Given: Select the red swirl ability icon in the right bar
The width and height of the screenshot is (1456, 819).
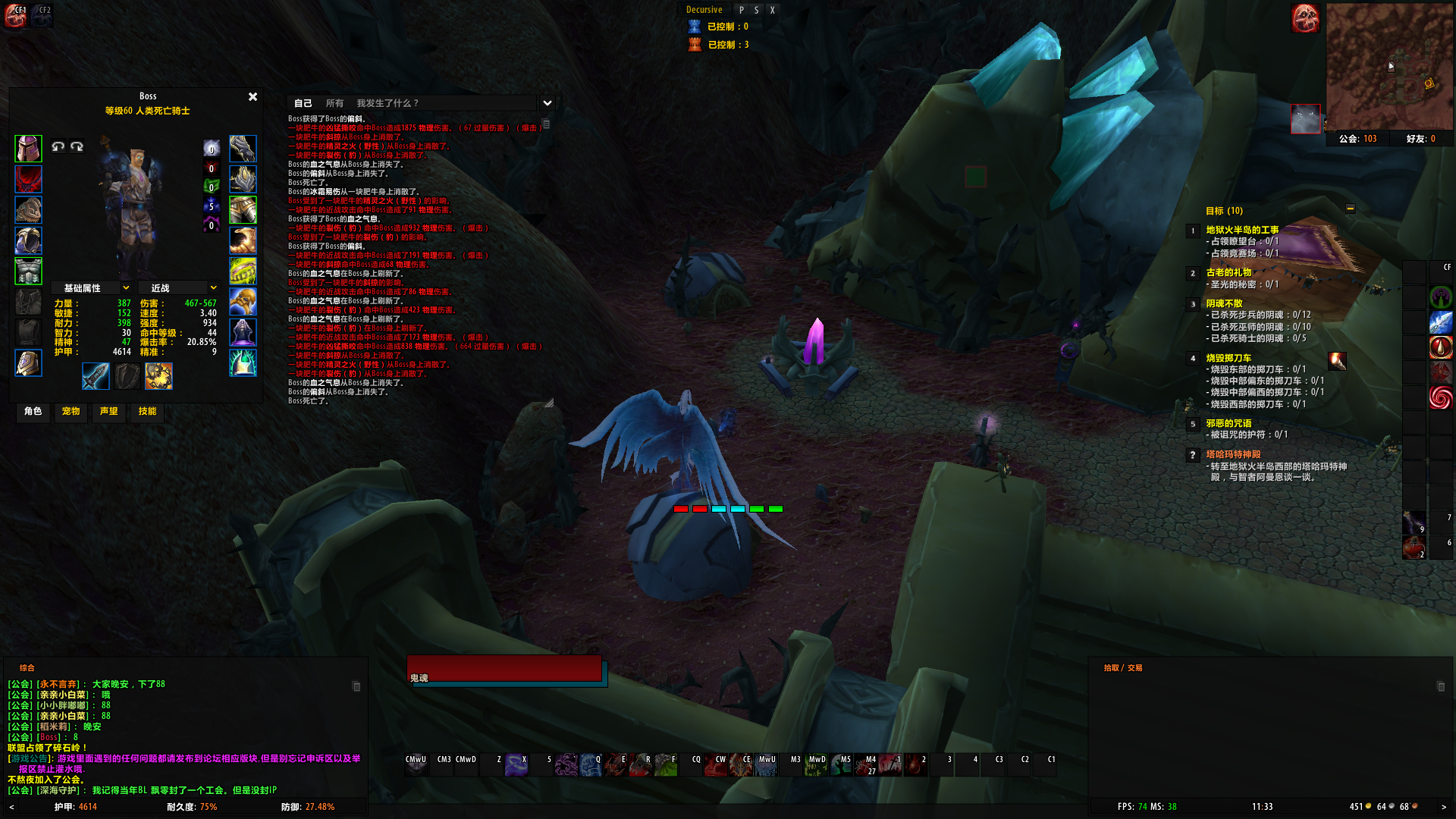Looking at the screenshot, I should (x=1440, y=397).
